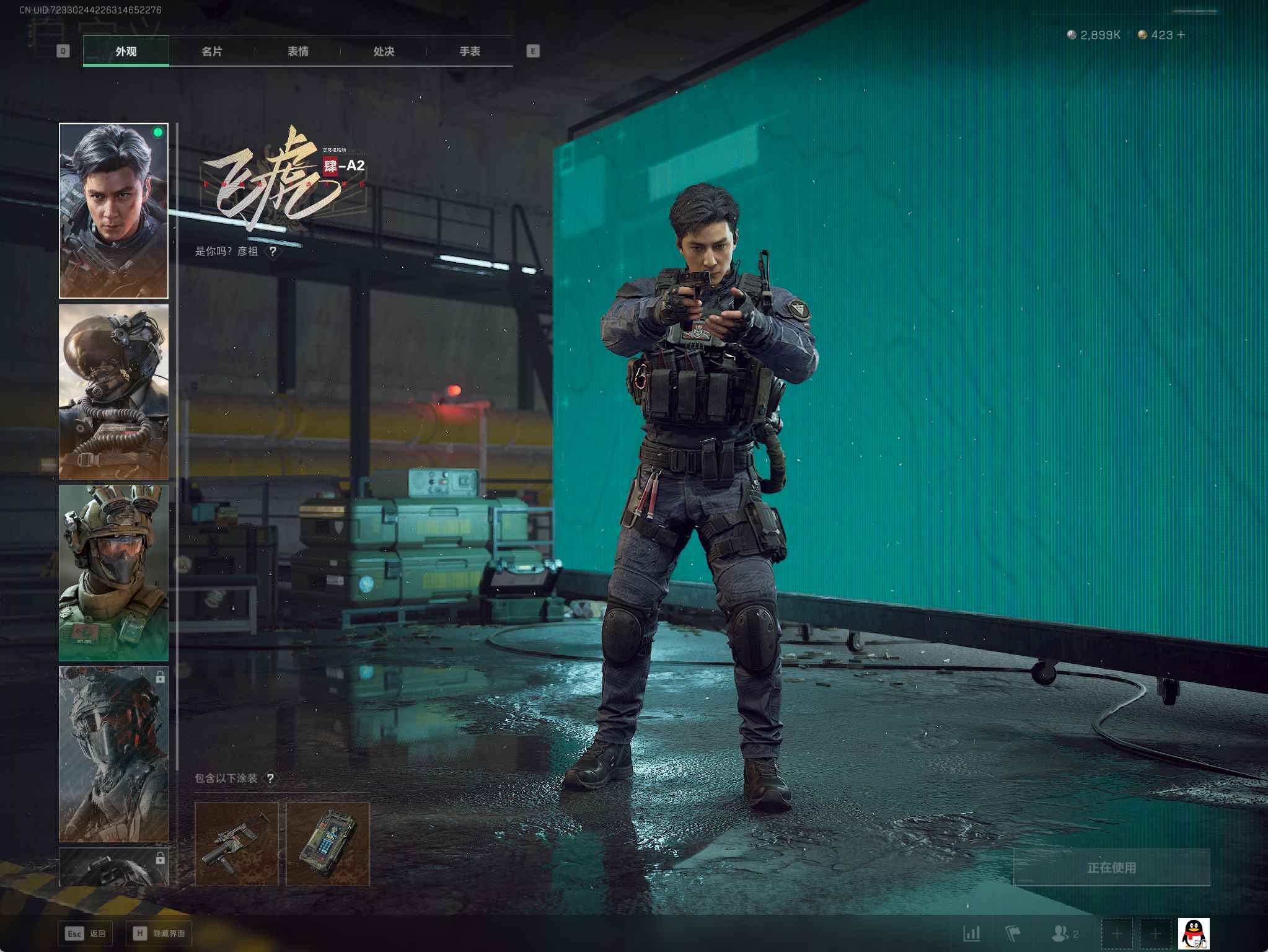Screen dimensions: 1268x952
Task: Switch to the 名片 tab
Action: (212, 51)
